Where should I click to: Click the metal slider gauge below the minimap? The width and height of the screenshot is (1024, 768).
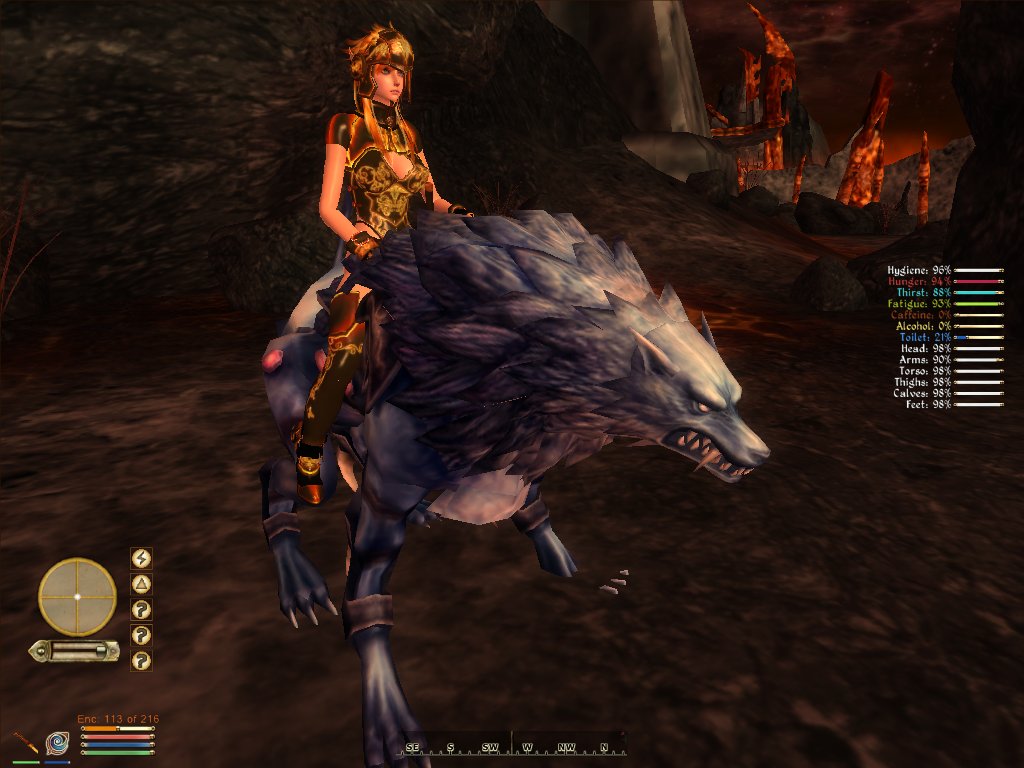point(73,651)
